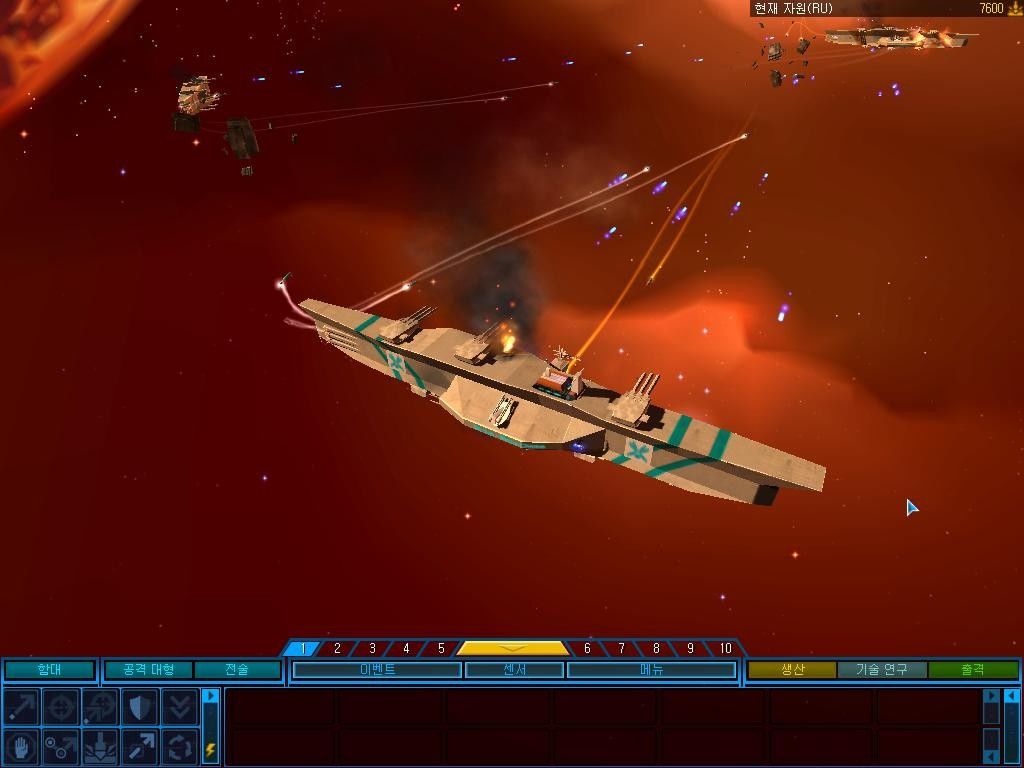
Task: Click the crosshair attack command icon
Action: pyautogui.click(x=60, y=707)
